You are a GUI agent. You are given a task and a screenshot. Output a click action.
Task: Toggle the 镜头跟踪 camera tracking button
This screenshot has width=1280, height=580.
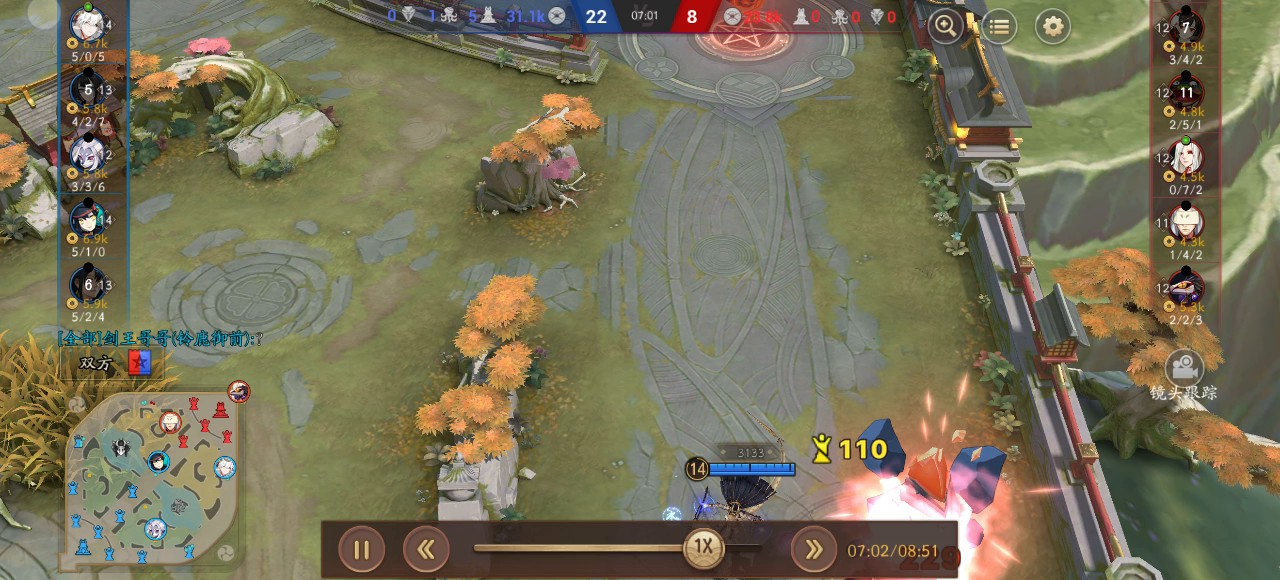pos(1185,375)
